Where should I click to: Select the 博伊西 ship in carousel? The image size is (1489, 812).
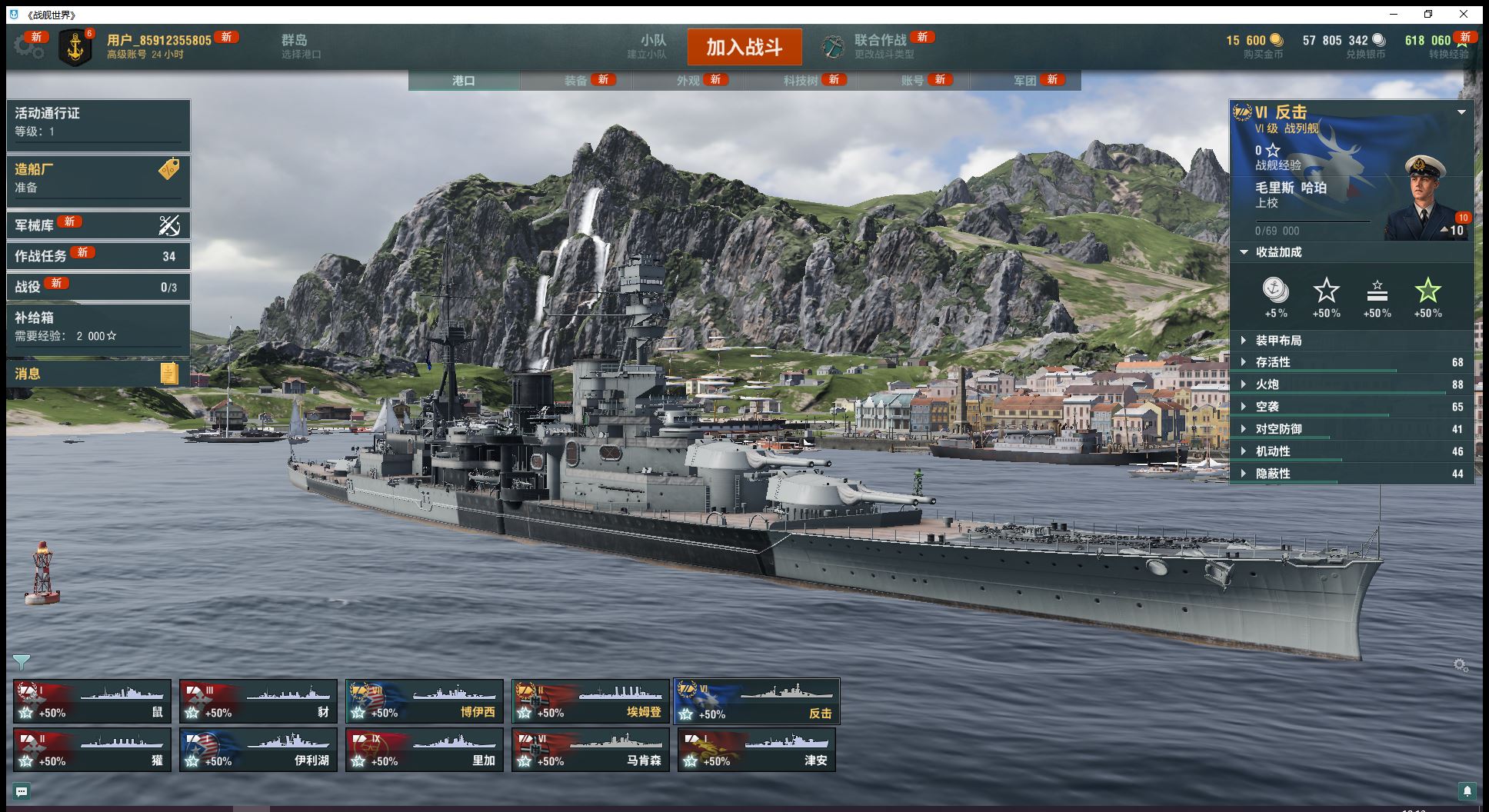(x=425, y=701)
